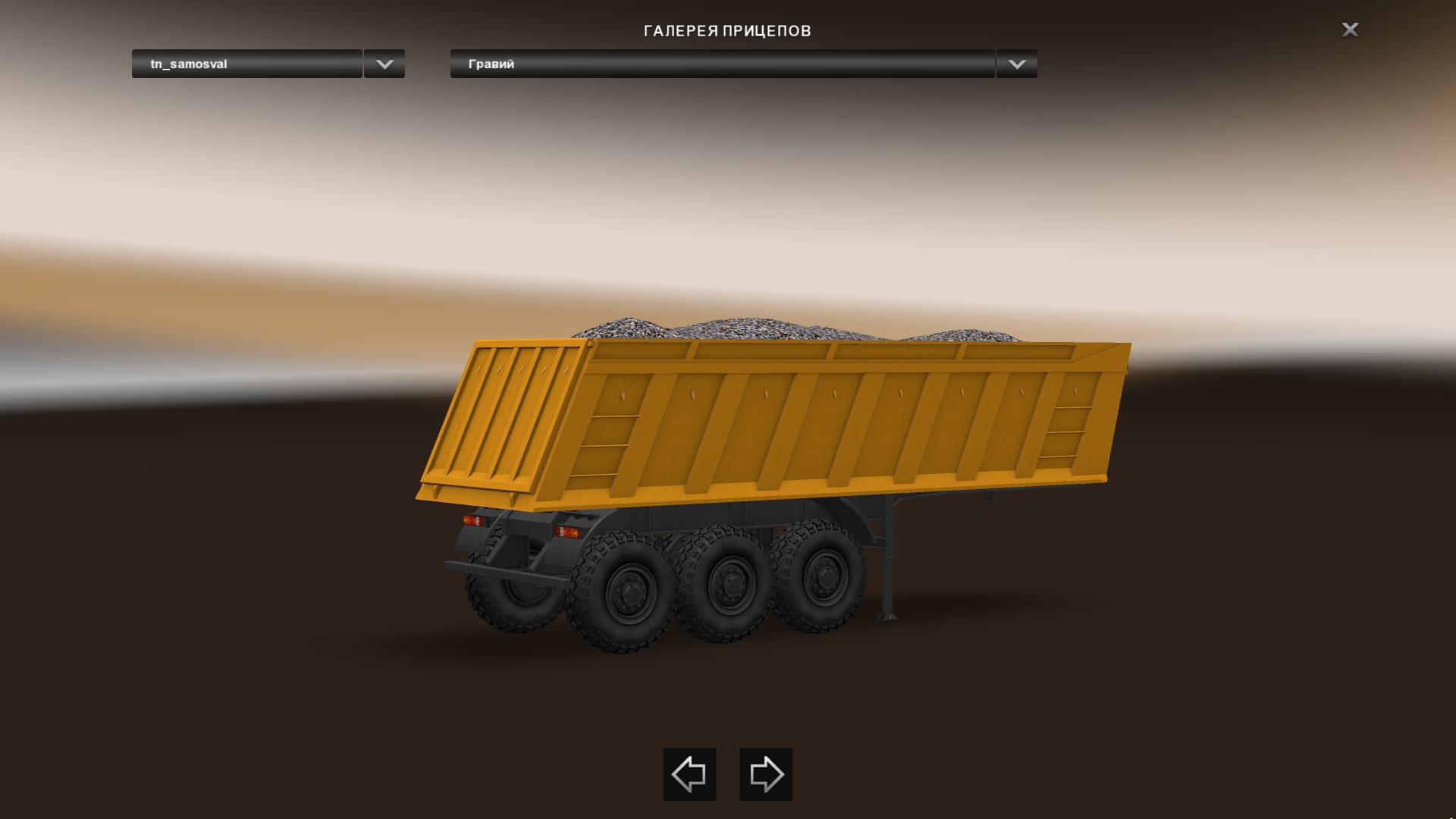The height and width of the screenshot is (819, 1456).
Task: Expand the Гравий cargo dropdown
Action: (722, 64)
